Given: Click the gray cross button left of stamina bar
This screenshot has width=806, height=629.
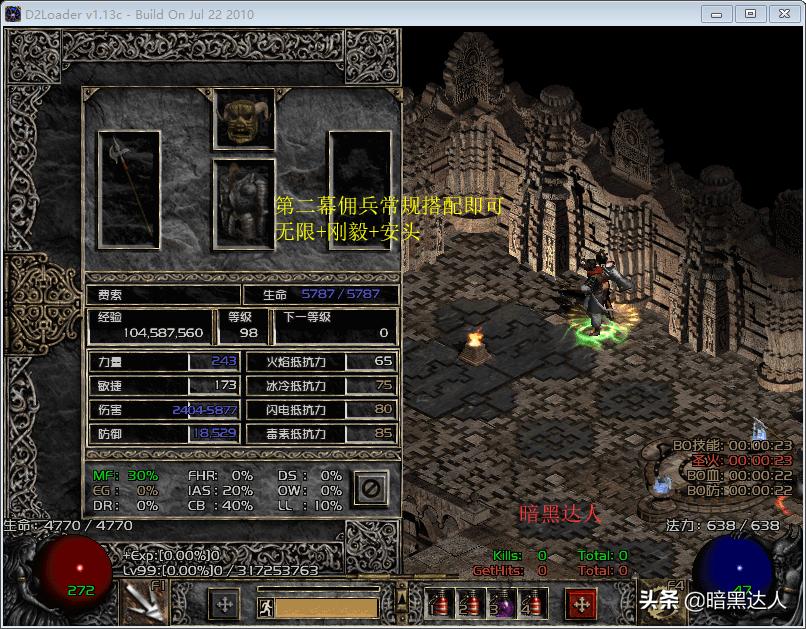Looking at the screenshot, I should coord(223,603).
